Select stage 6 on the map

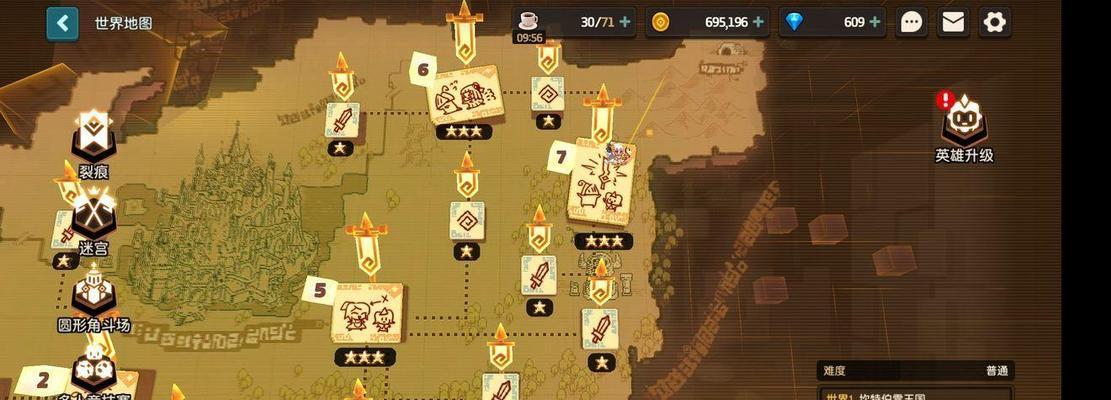[463, 95]
